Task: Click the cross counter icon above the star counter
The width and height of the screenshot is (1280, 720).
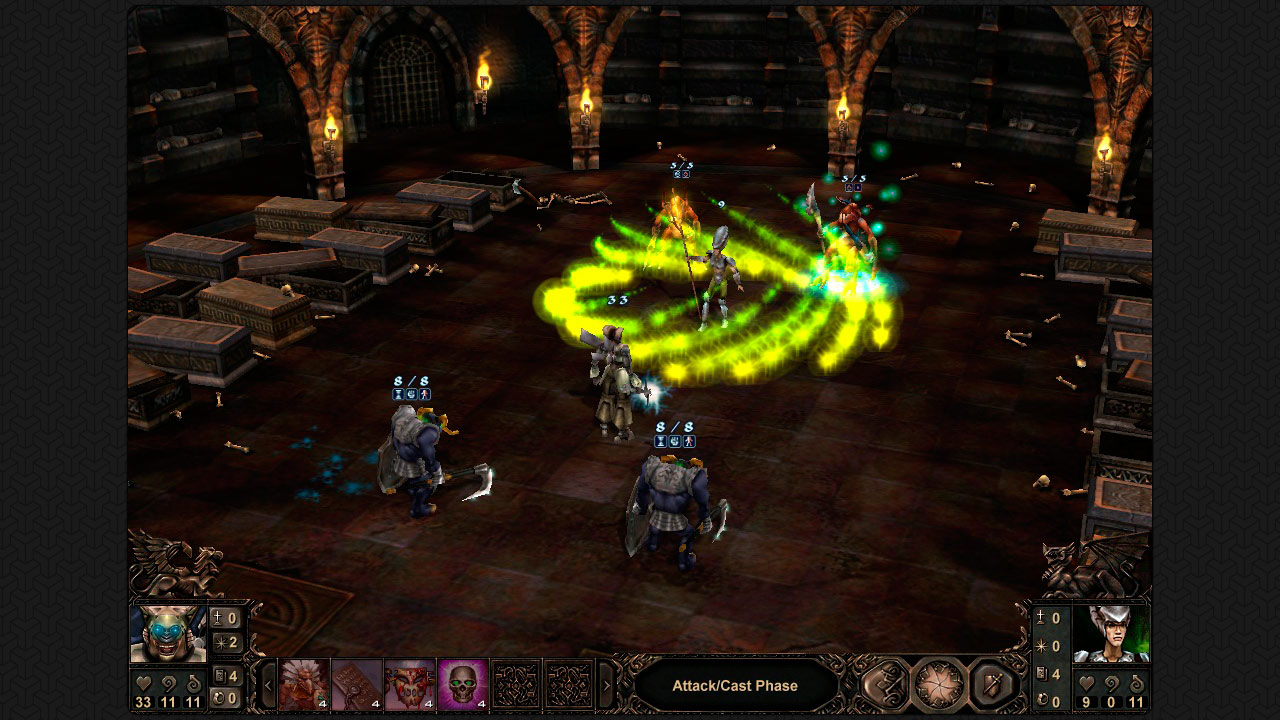Action: tap(217, 618)
